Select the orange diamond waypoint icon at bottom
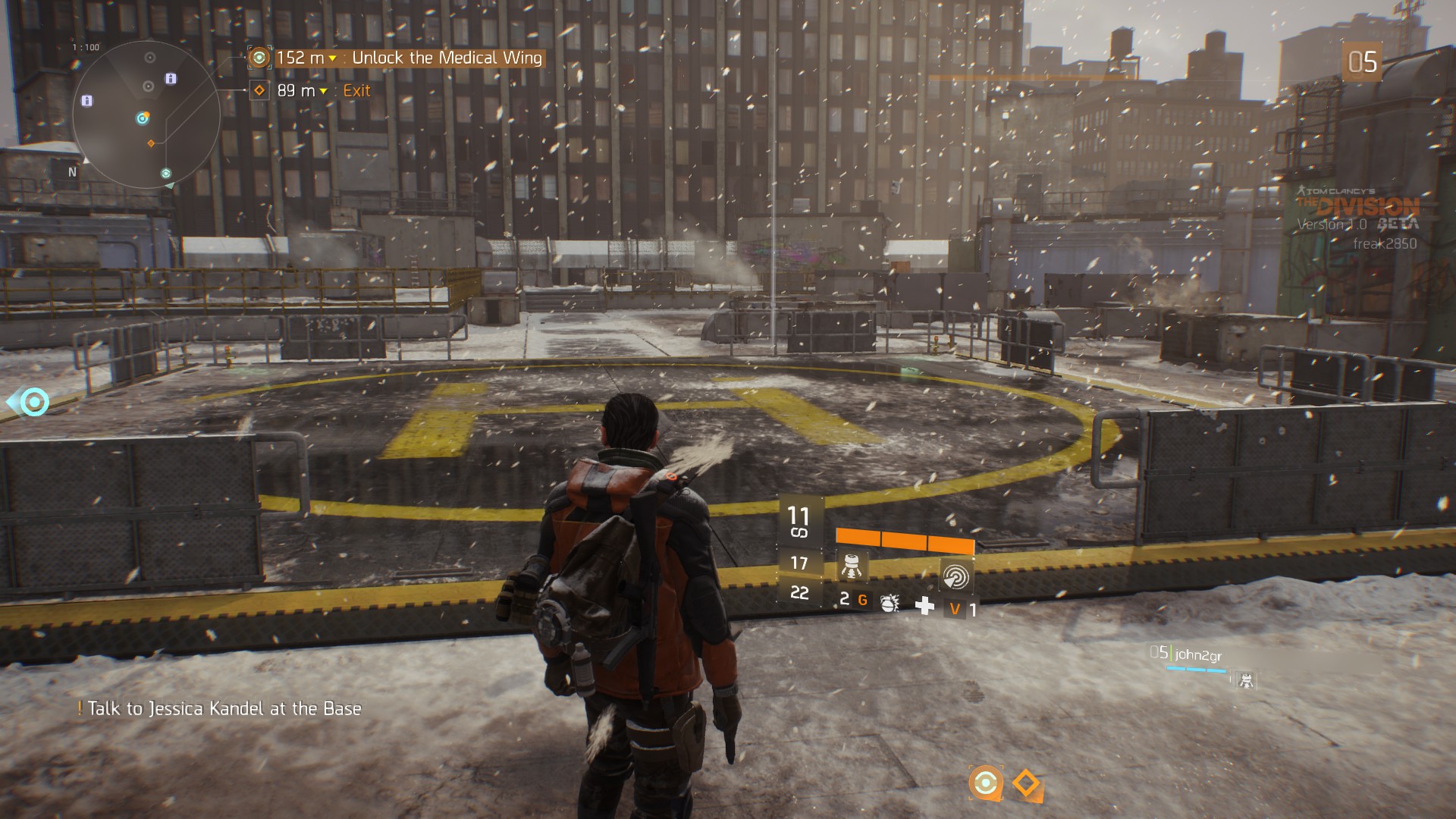Viewport: 1456px width, 819px height. click(1027, 783)
